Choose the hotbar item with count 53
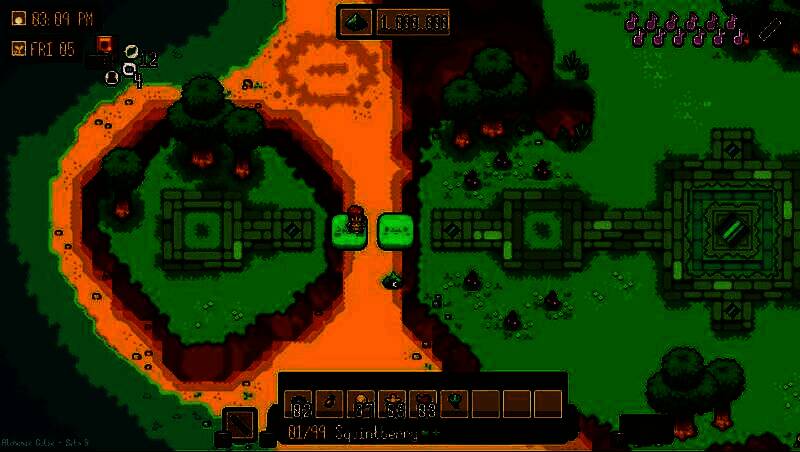800x452 pixels. coord(393,403)
